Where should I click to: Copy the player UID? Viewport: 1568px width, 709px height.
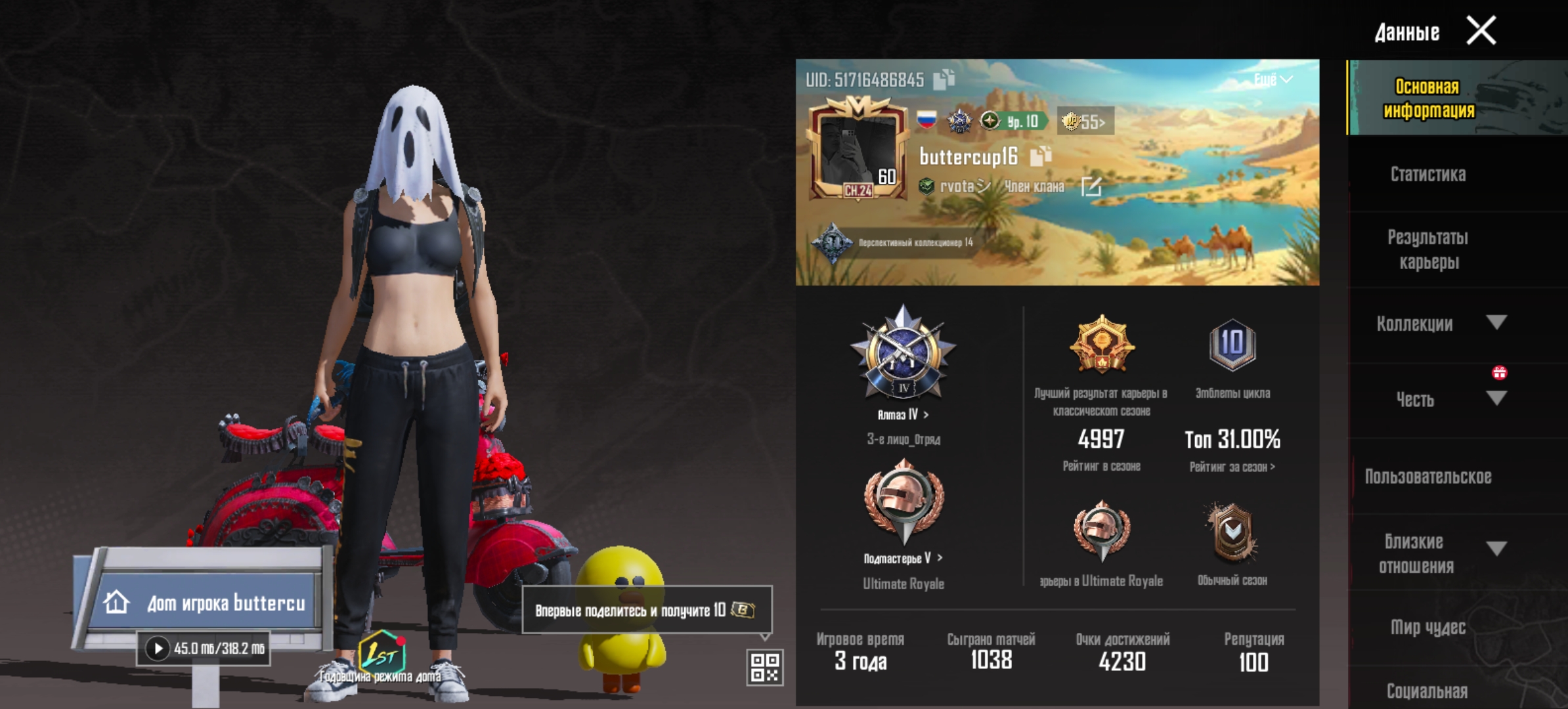coord(944,79)
